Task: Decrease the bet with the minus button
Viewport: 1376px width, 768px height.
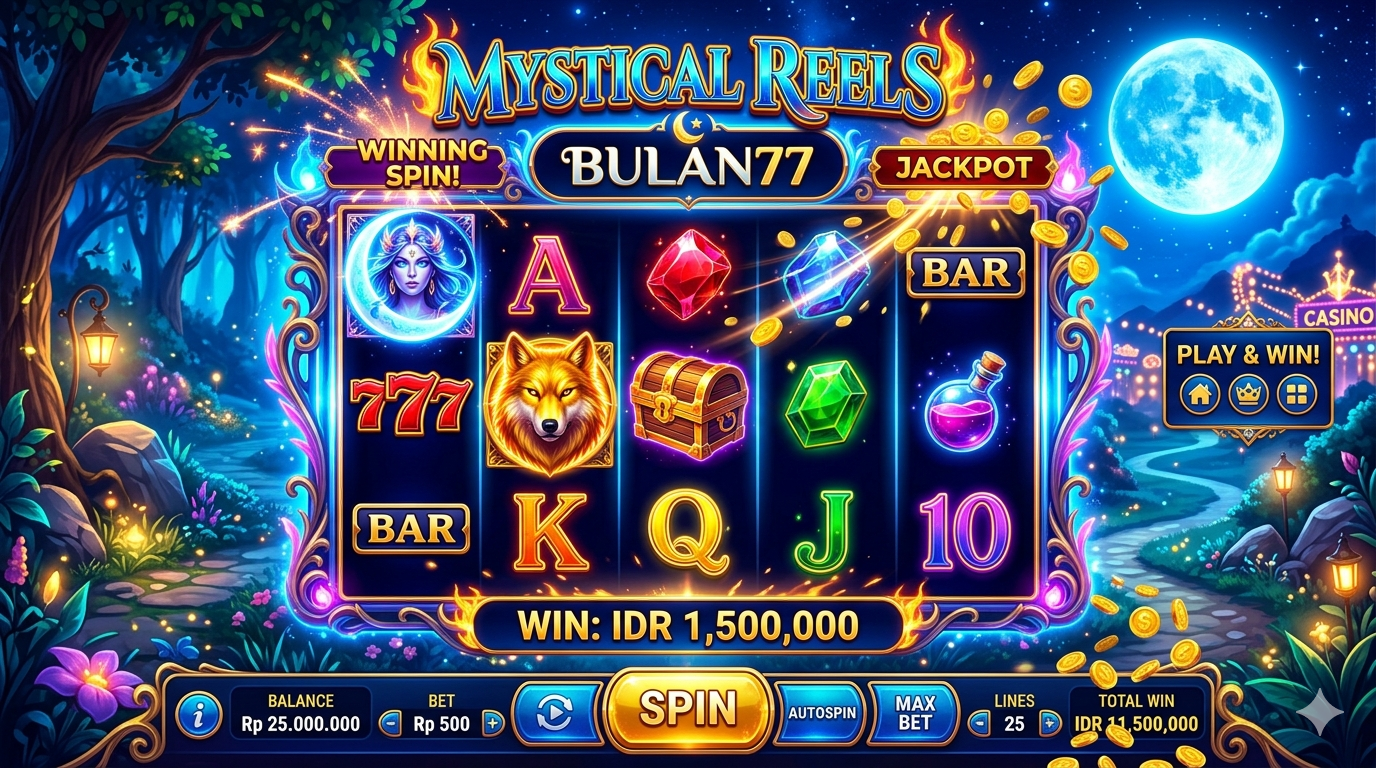Action: [x=392, y=723]
